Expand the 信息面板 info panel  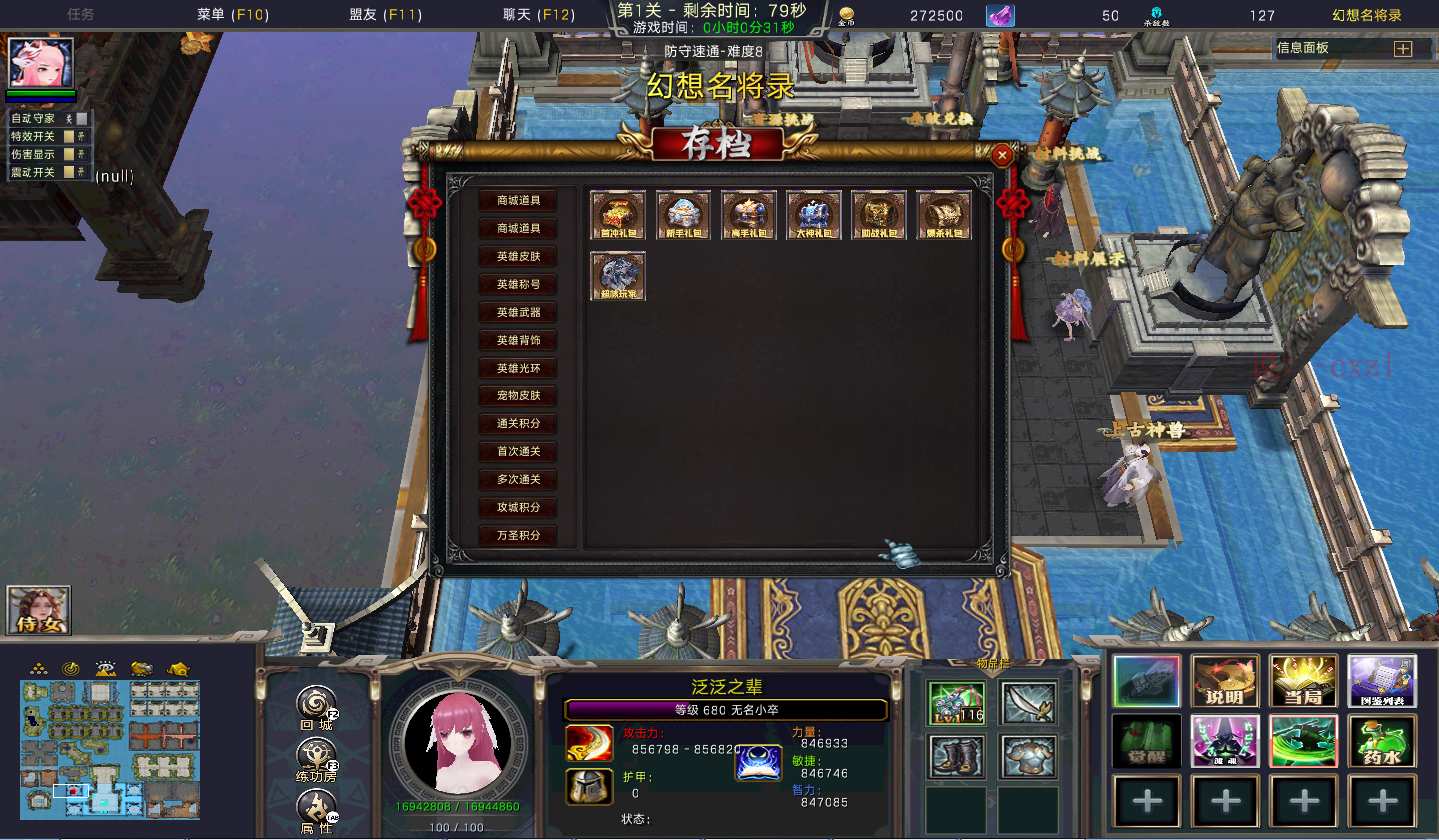(x=1402, y=48)
